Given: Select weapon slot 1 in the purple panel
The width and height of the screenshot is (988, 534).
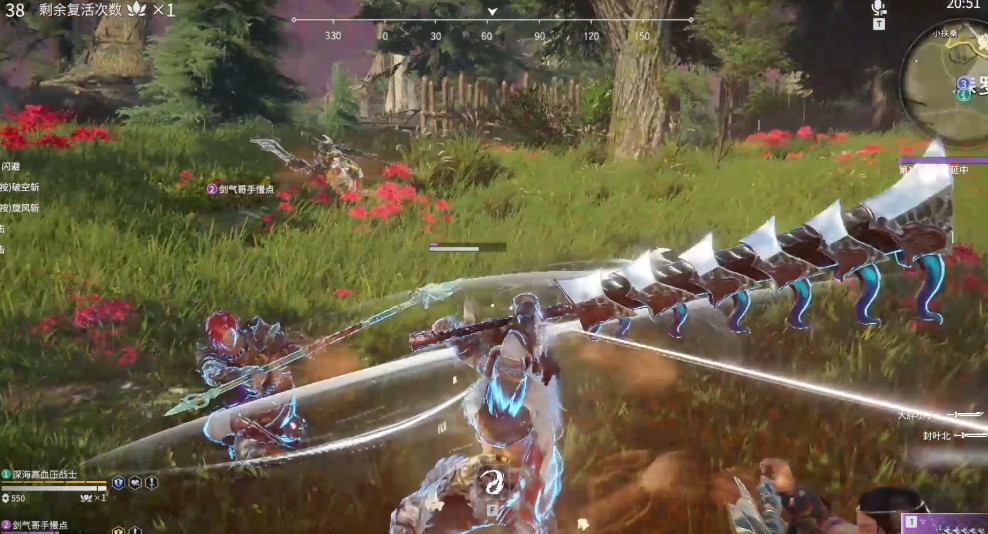Looking at the screenshot, I should coord(911,522).
